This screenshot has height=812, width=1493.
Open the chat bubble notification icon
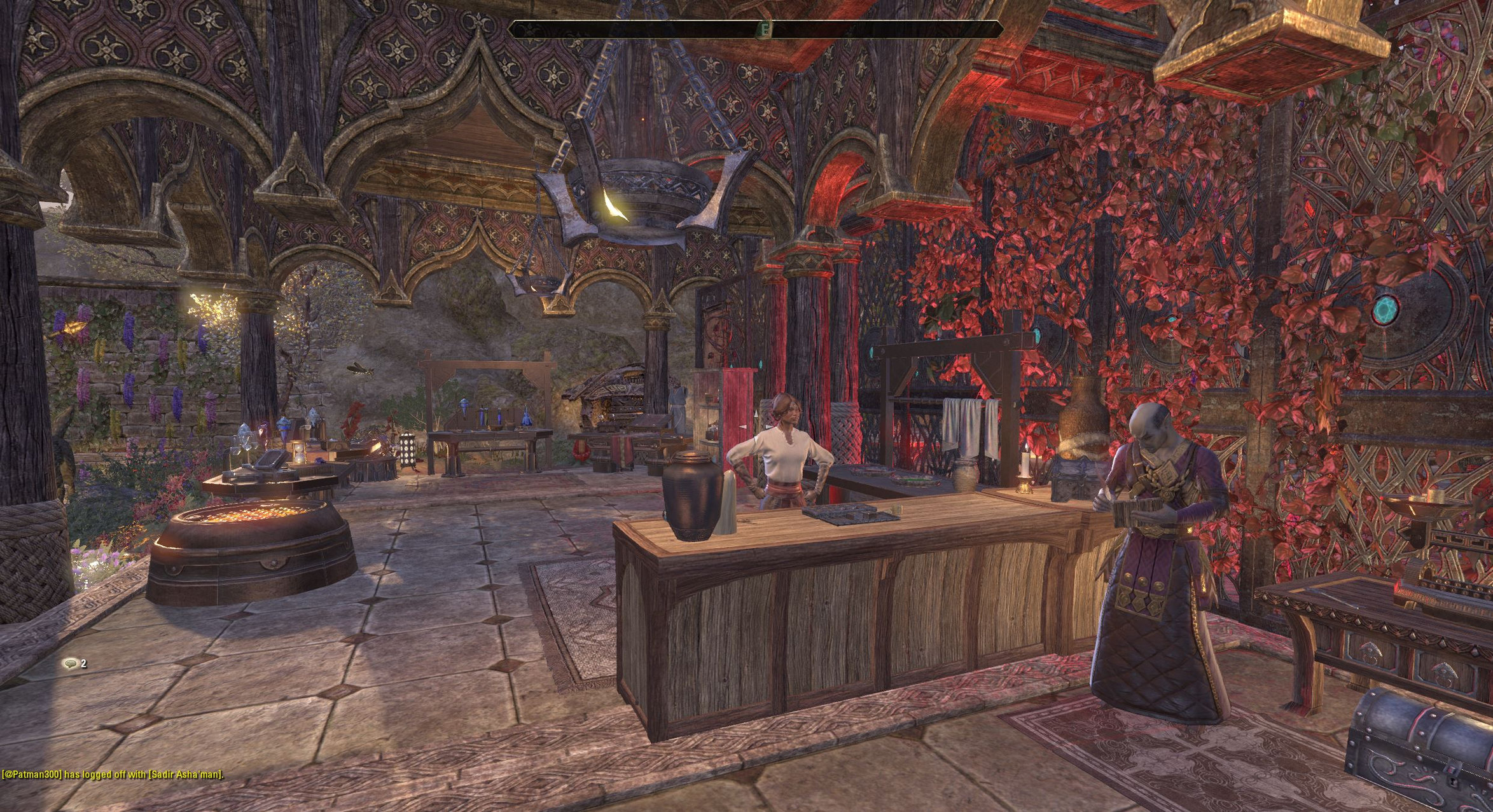coord(71,664)
